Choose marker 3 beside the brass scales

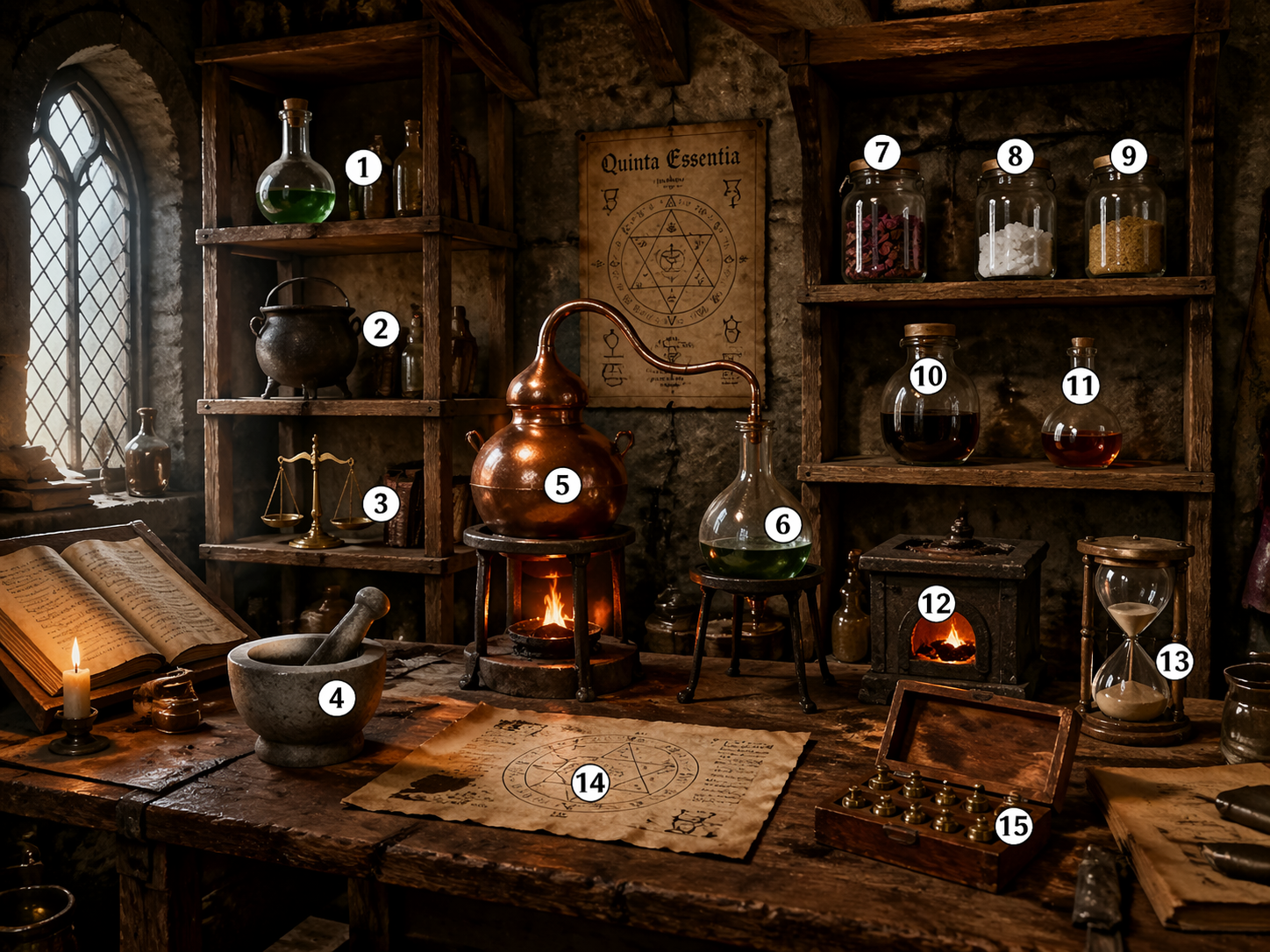click(381, 503)
